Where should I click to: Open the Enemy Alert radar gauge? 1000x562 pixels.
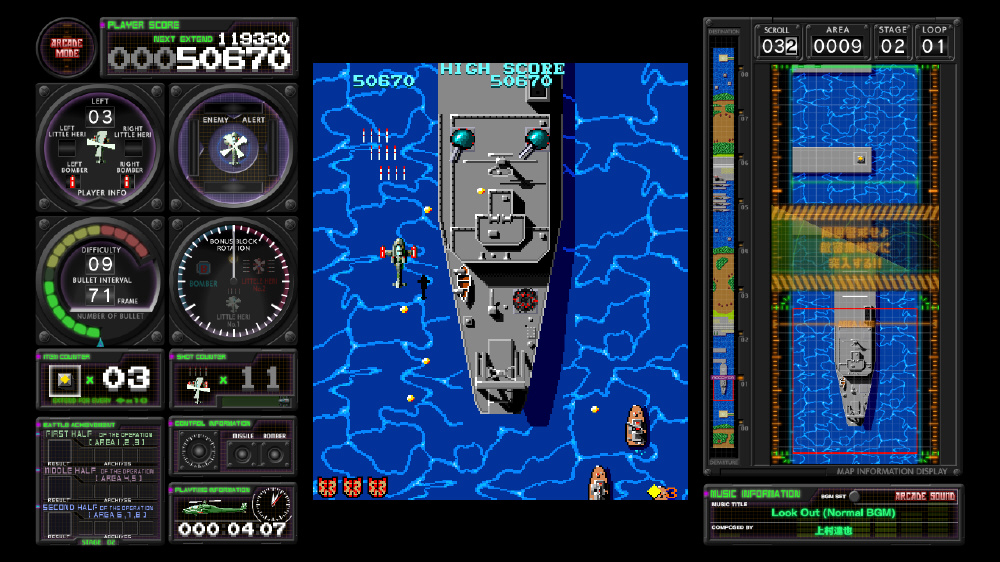tap(233, 147)
